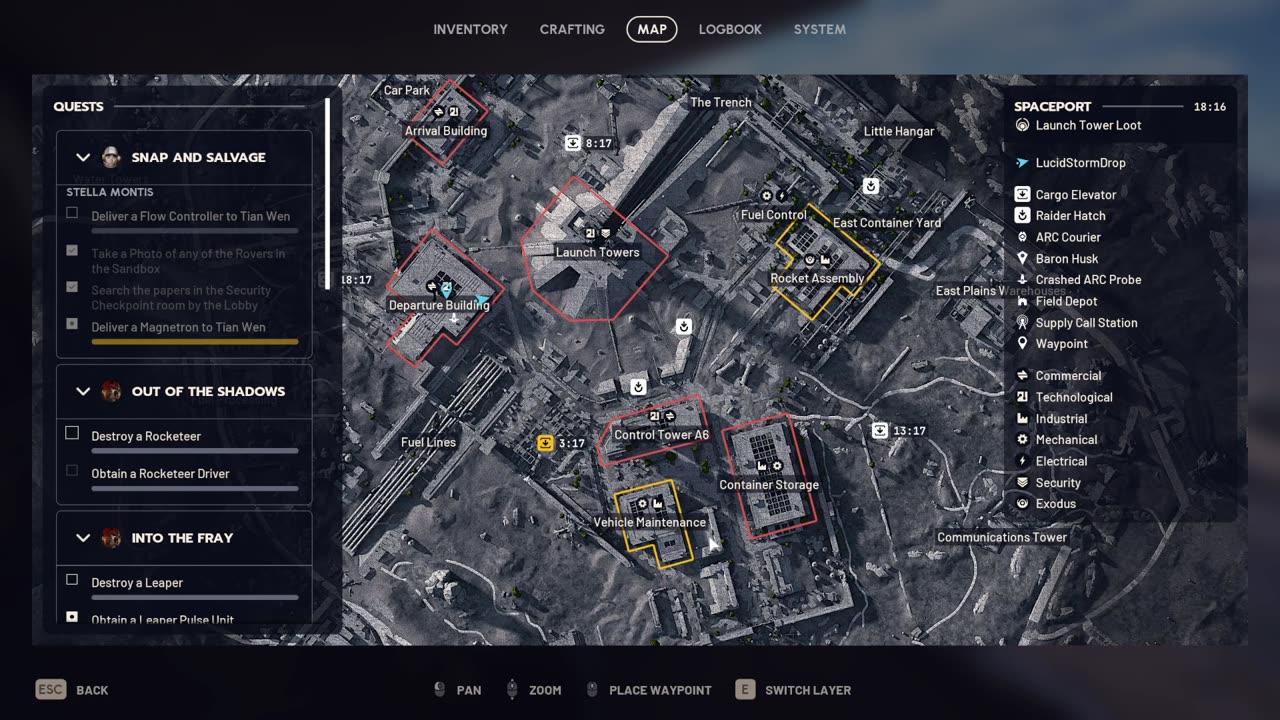Collapse the INTO THE FRAY quest section
This screenshot has height=720, width=1280.
click(x=84, y=537)
